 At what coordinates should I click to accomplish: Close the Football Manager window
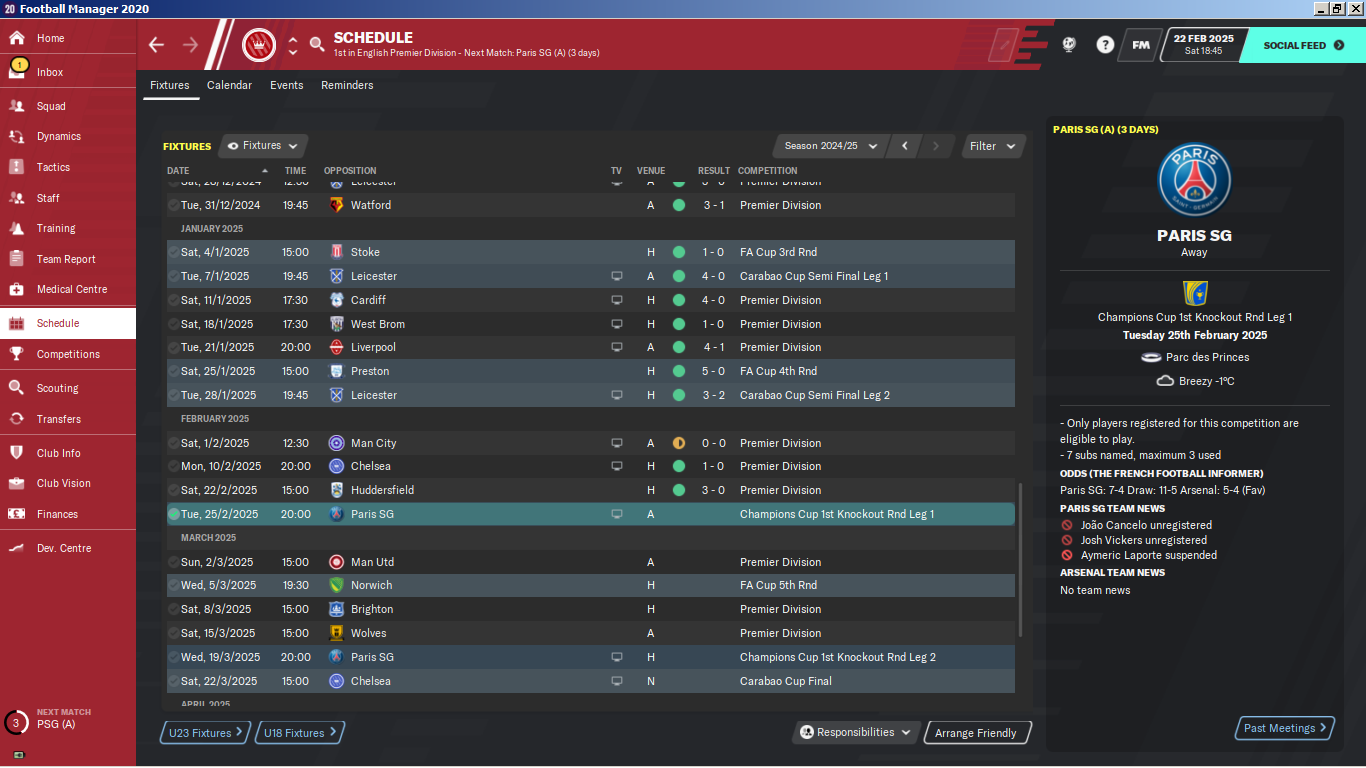pyautogui.click(x=1354, y=9)
